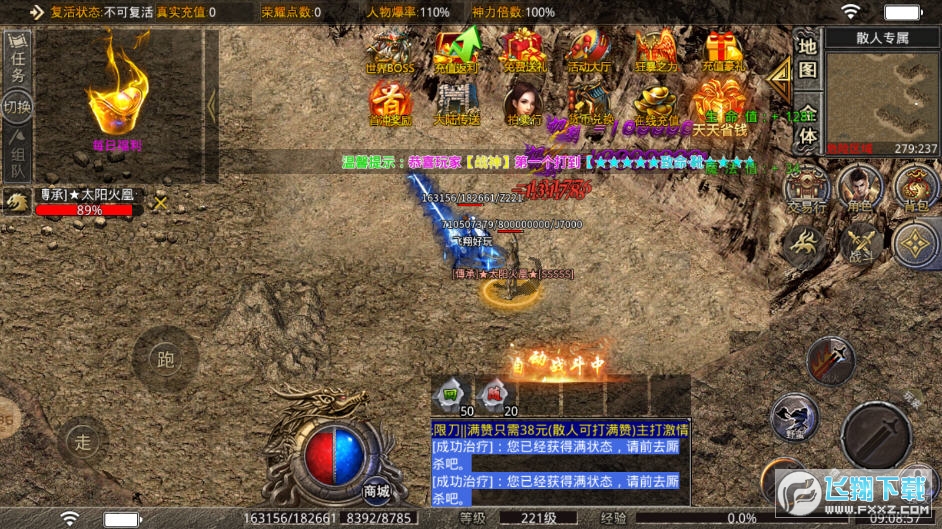Image resolution: width=942 pixels, height=529 pixels.
Task: Open the 充值返利 rebate icon
Action: pyautogui.click(x=457, y=50)
